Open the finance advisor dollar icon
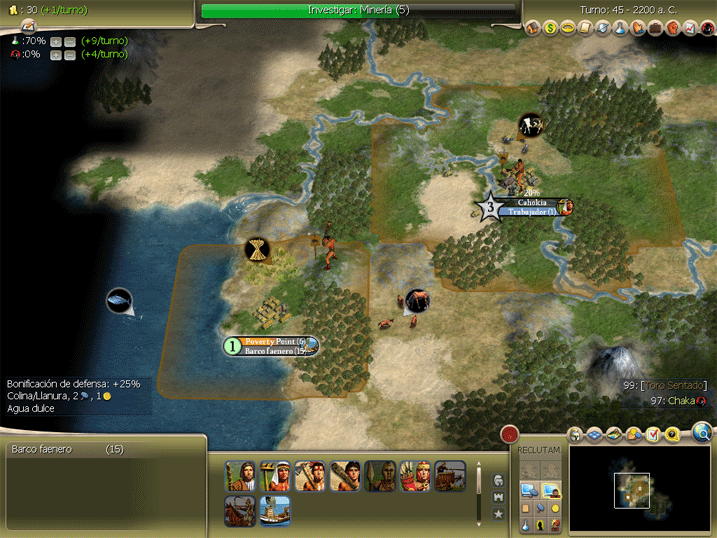The height and width of the screenshot is (538, 717). coord(550,27)
